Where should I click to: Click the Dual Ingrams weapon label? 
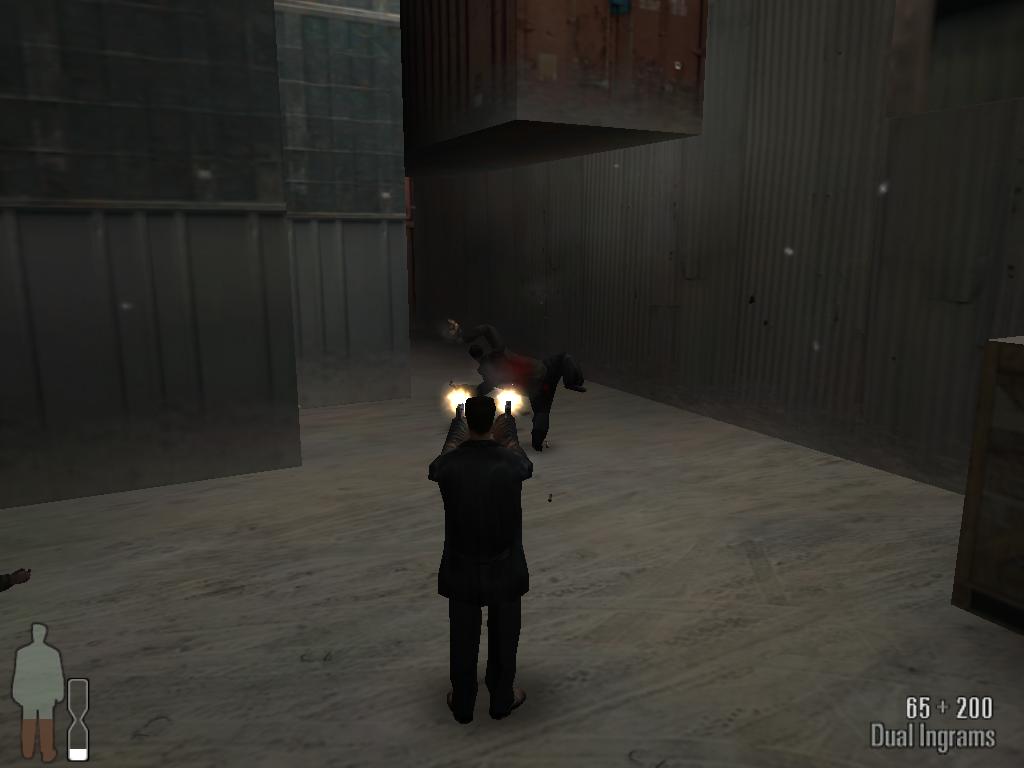click(x=932, y=738)
